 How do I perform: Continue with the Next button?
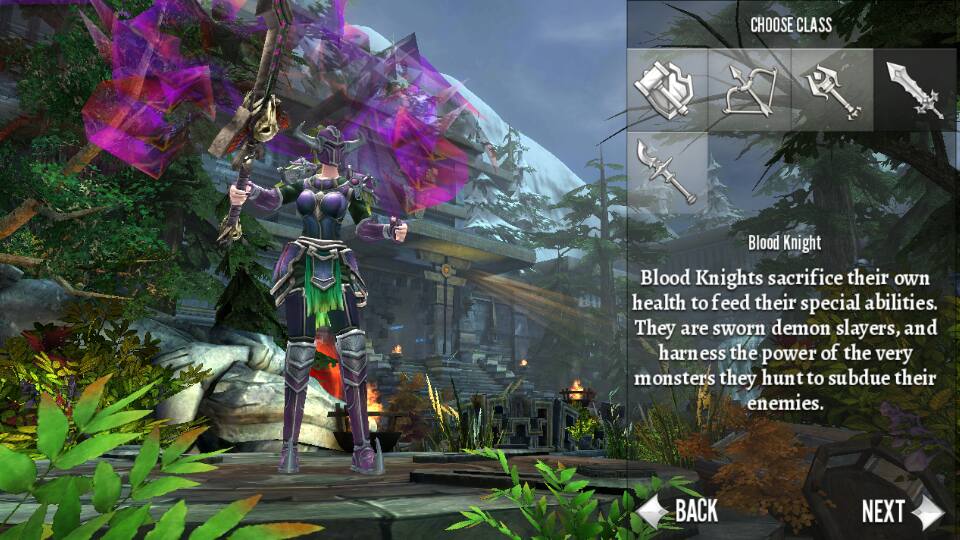pyautogui.click(x=901, y=511)
